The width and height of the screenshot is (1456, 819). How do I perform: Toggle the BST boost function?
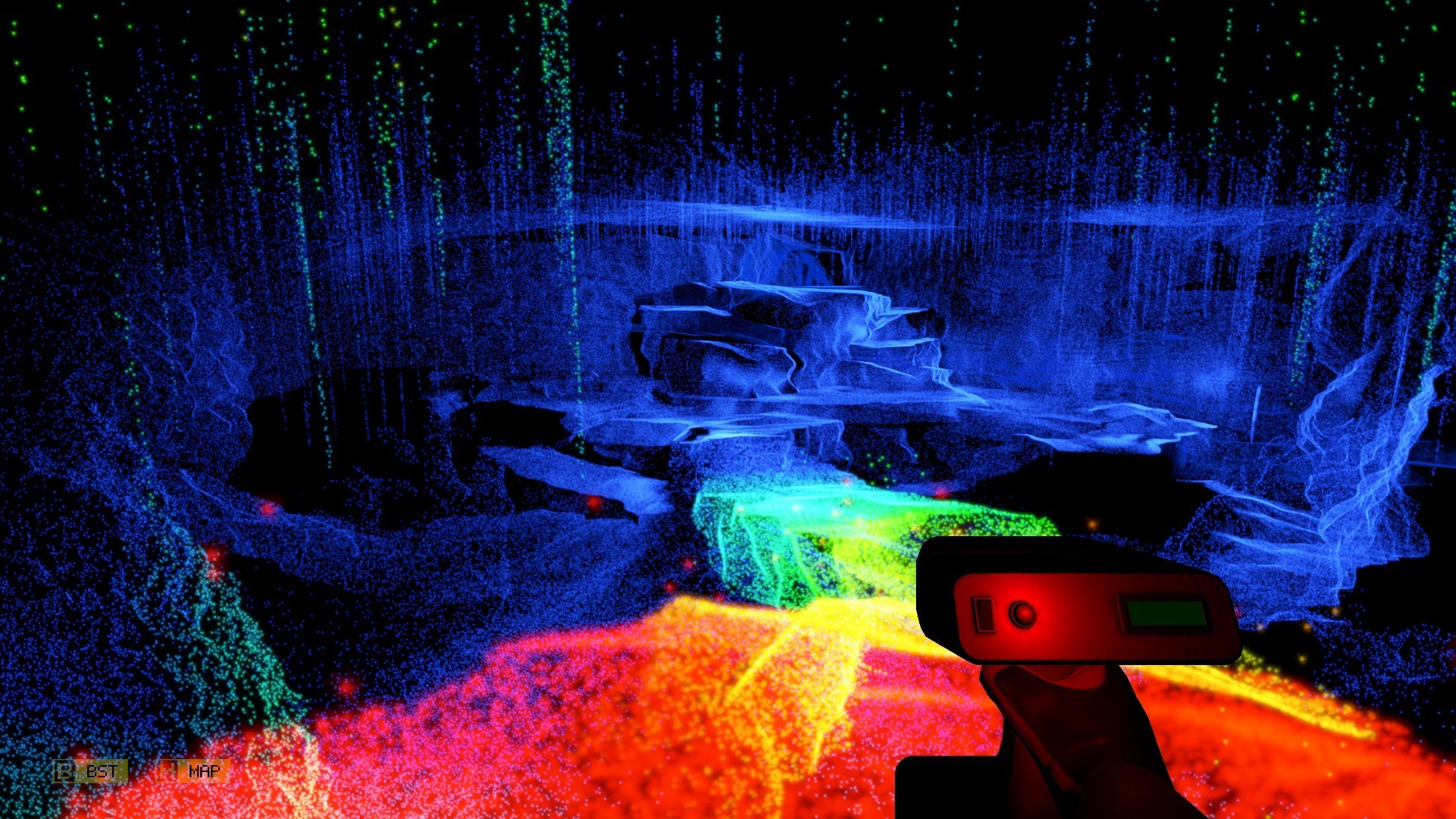click(x=101, y=772)
